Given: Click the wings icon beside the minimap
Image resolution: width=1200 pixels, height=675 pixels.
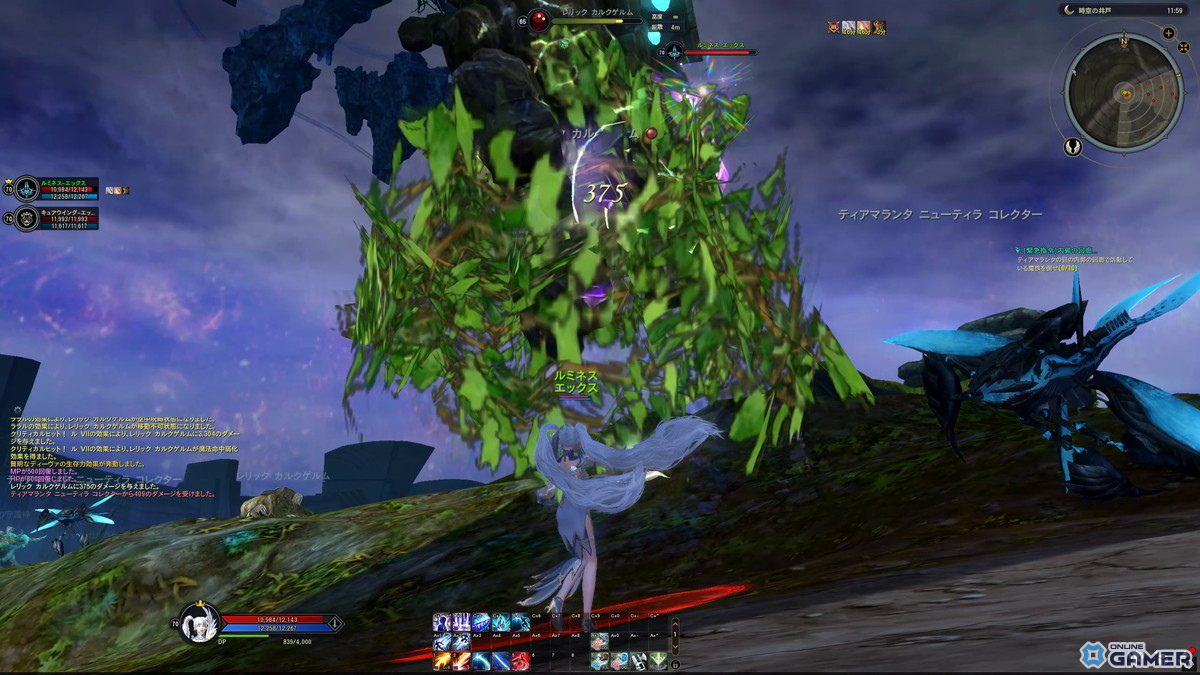Looking at the screenshot, I should [1073, 147].
